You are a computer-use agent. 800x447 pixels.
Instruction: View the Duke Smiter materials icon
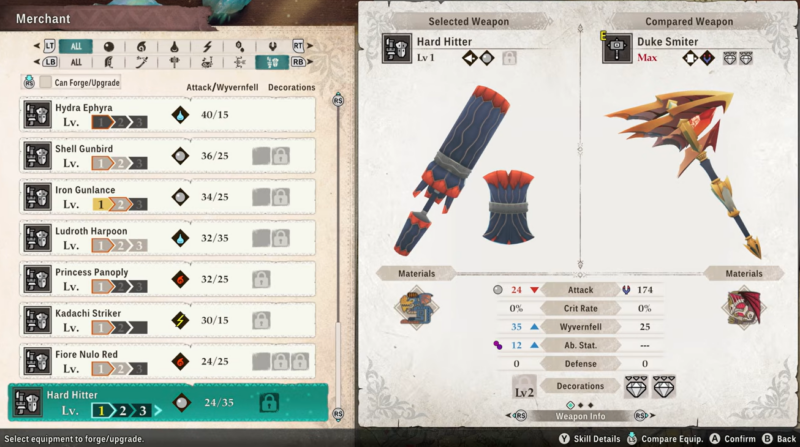[744, 307]
